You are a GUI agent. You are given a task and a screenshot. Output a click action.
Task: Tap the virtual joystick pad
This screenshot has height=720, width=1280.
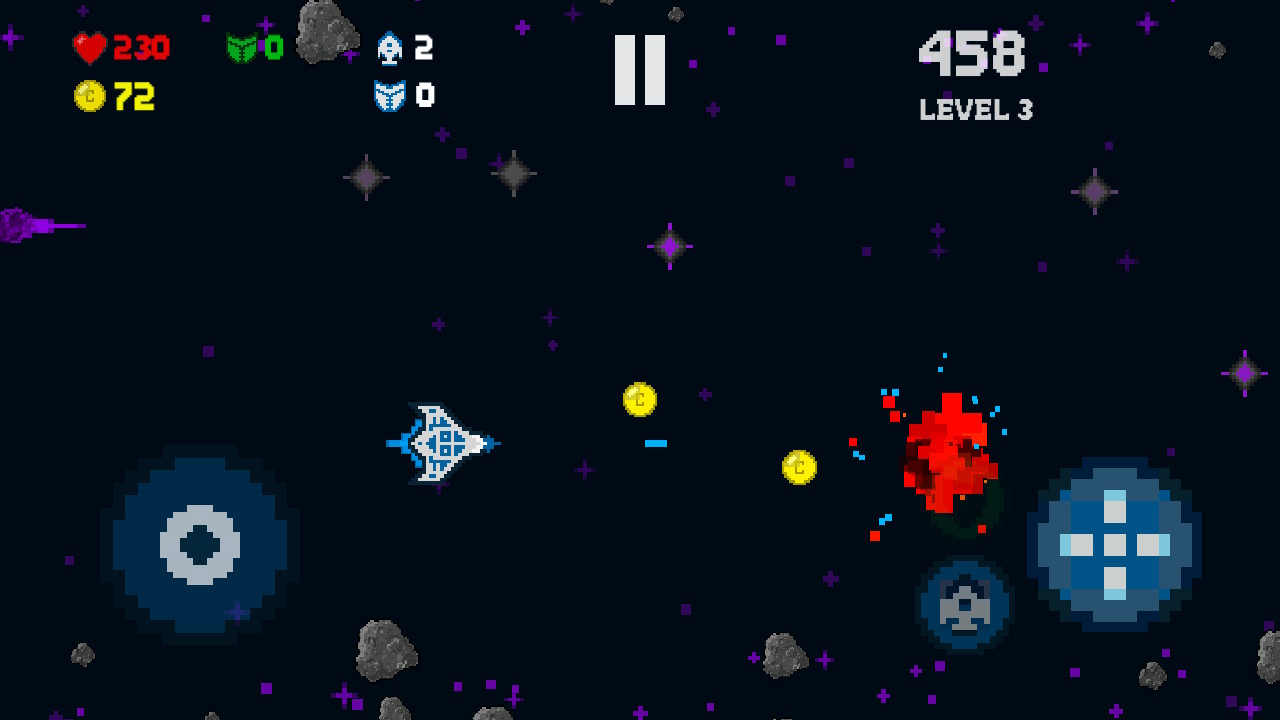pos(200,545)
